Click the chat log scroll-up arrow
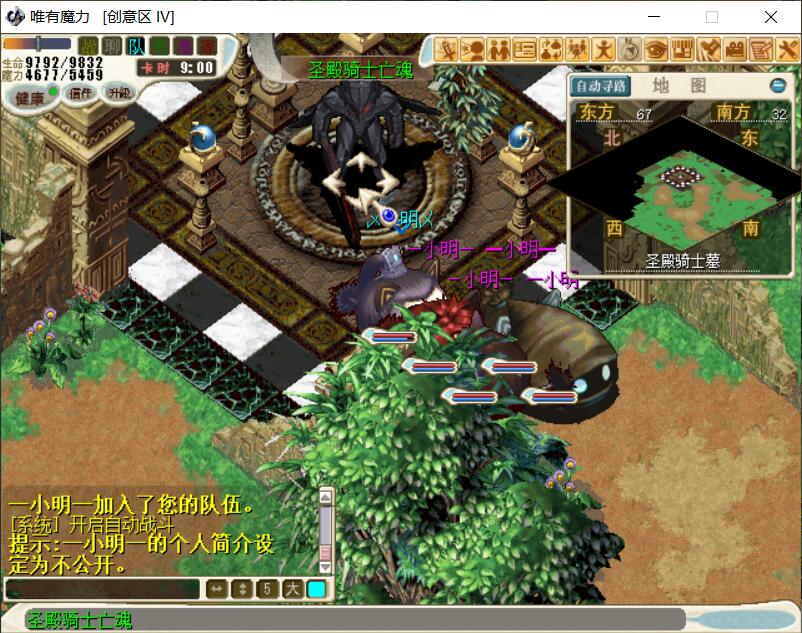Image resolution: width=802 pixels, height=633 pixels. coord(325,496)
